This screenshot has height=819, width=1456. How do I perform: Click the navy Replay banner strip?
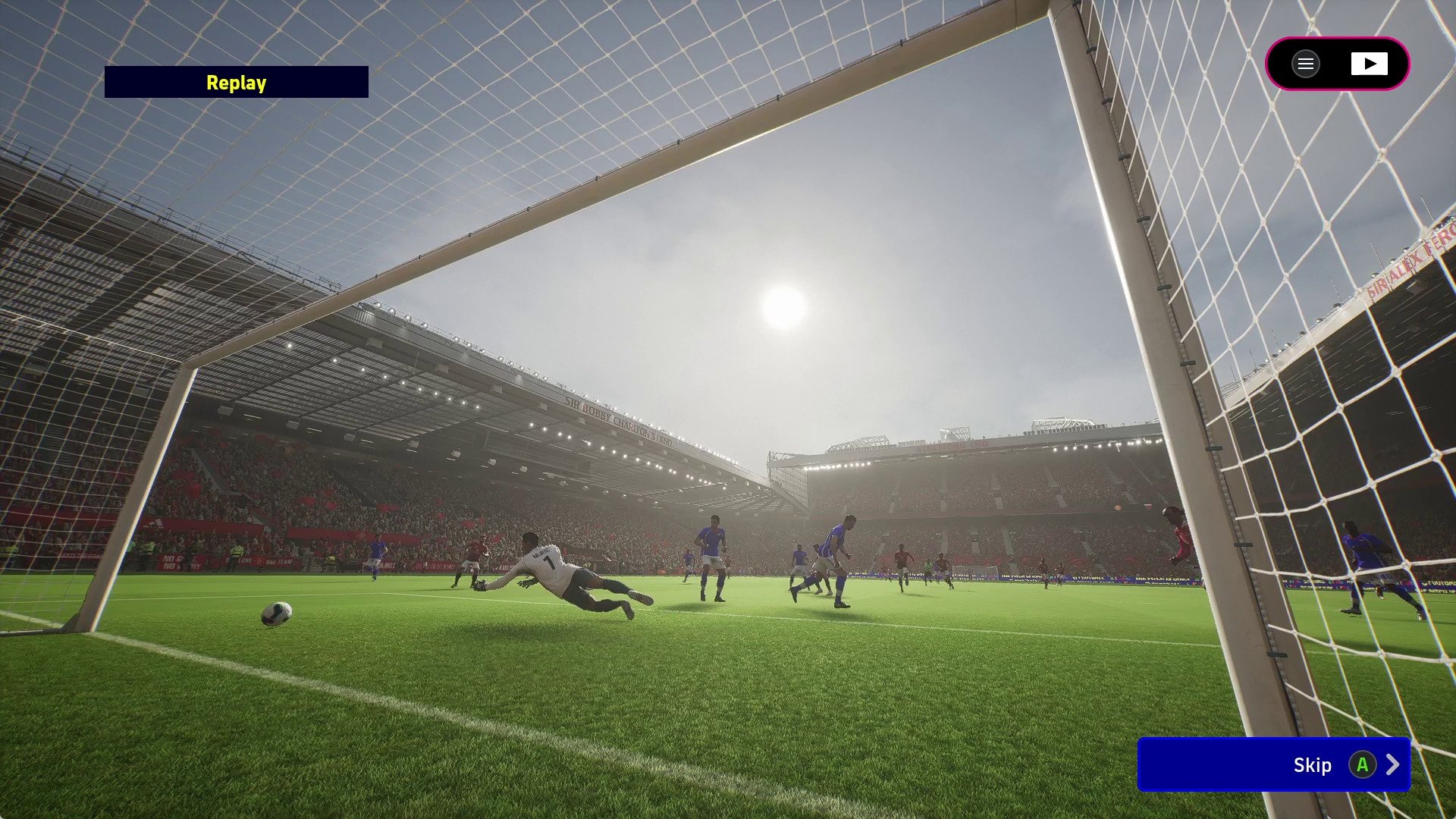[235, 83]
